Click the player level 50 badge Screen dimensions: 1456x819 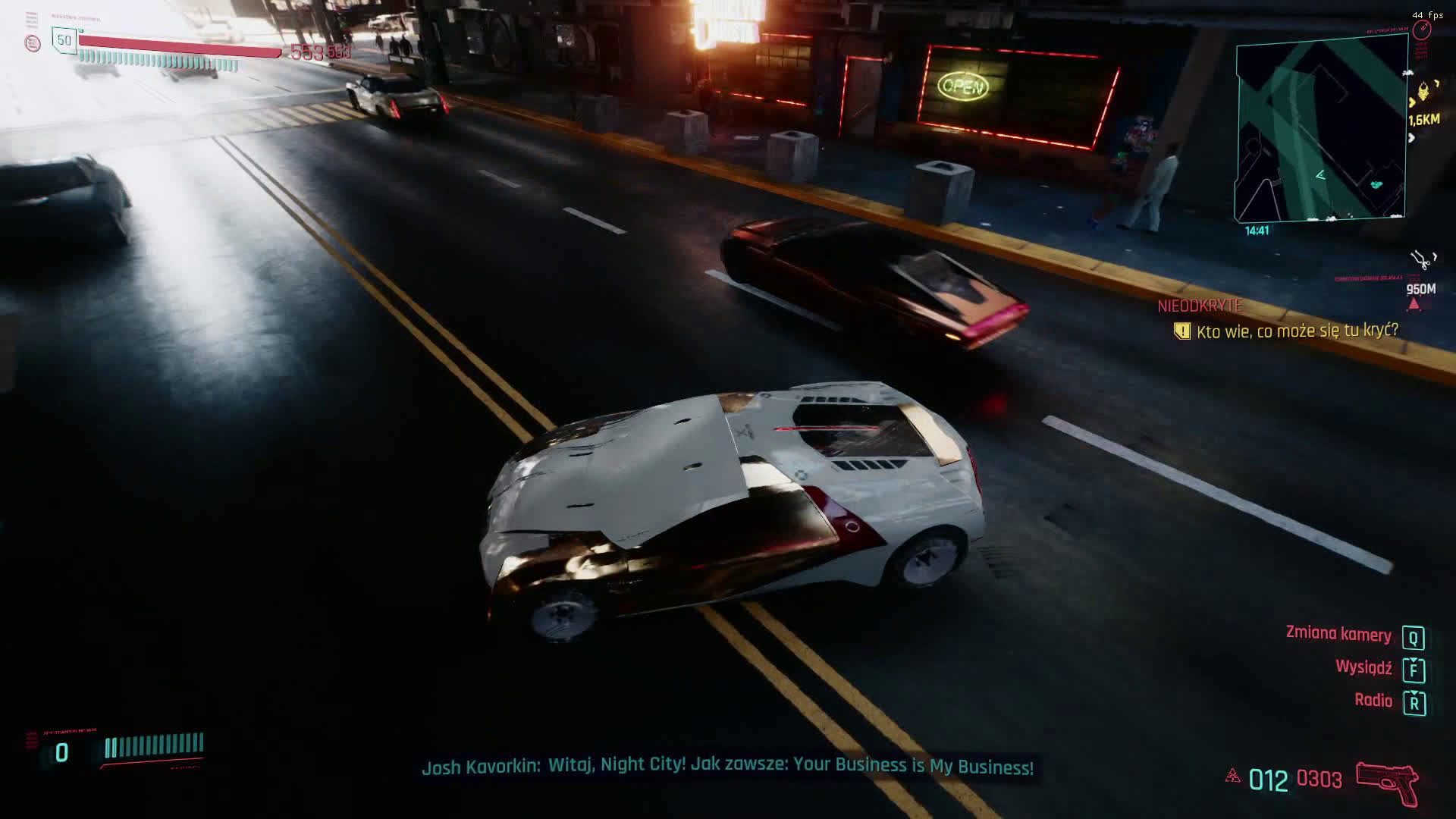(x=64, y=40)
